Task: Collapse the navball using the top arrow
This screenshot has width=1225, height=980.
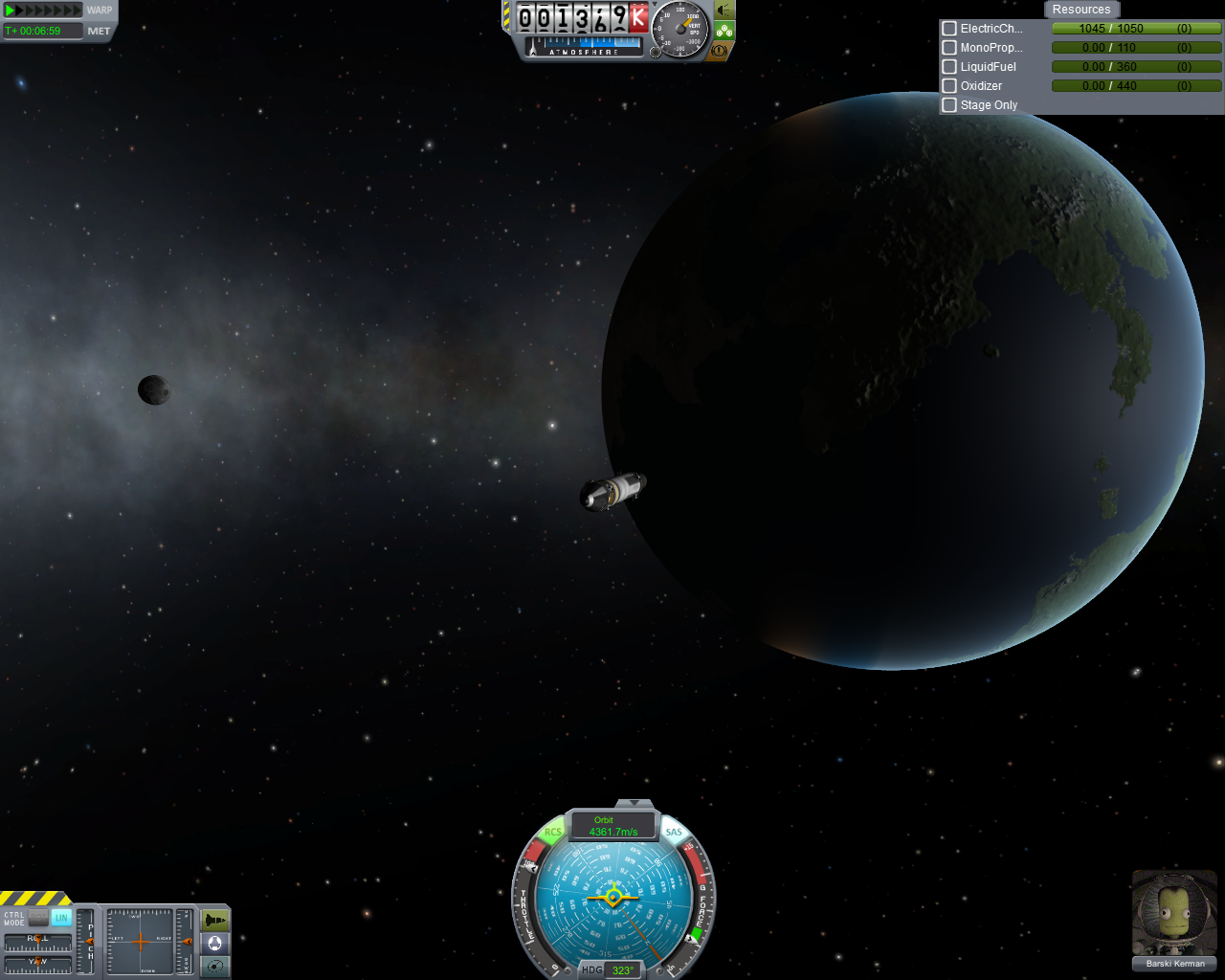Action: click(634, 803)
